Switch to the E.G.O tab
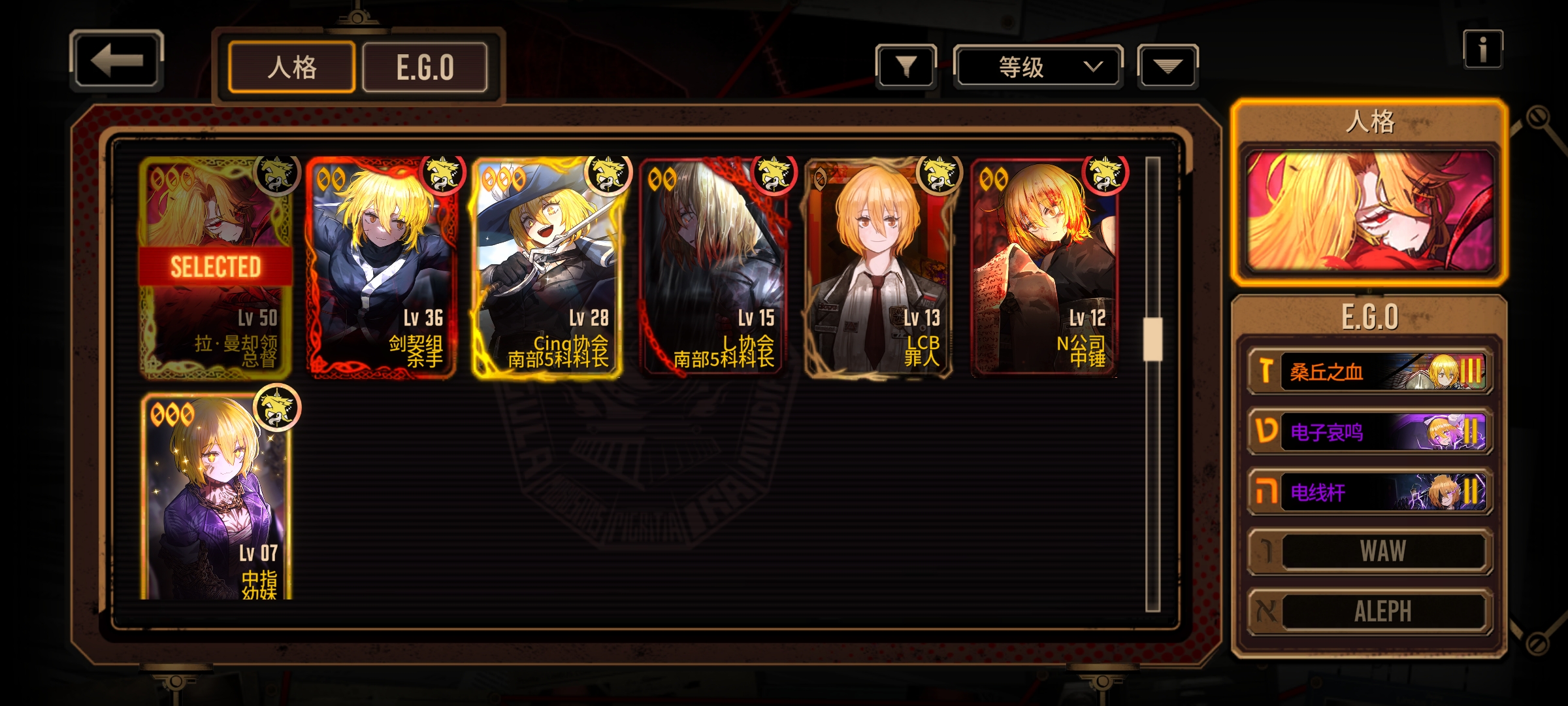 coord(425,67)
